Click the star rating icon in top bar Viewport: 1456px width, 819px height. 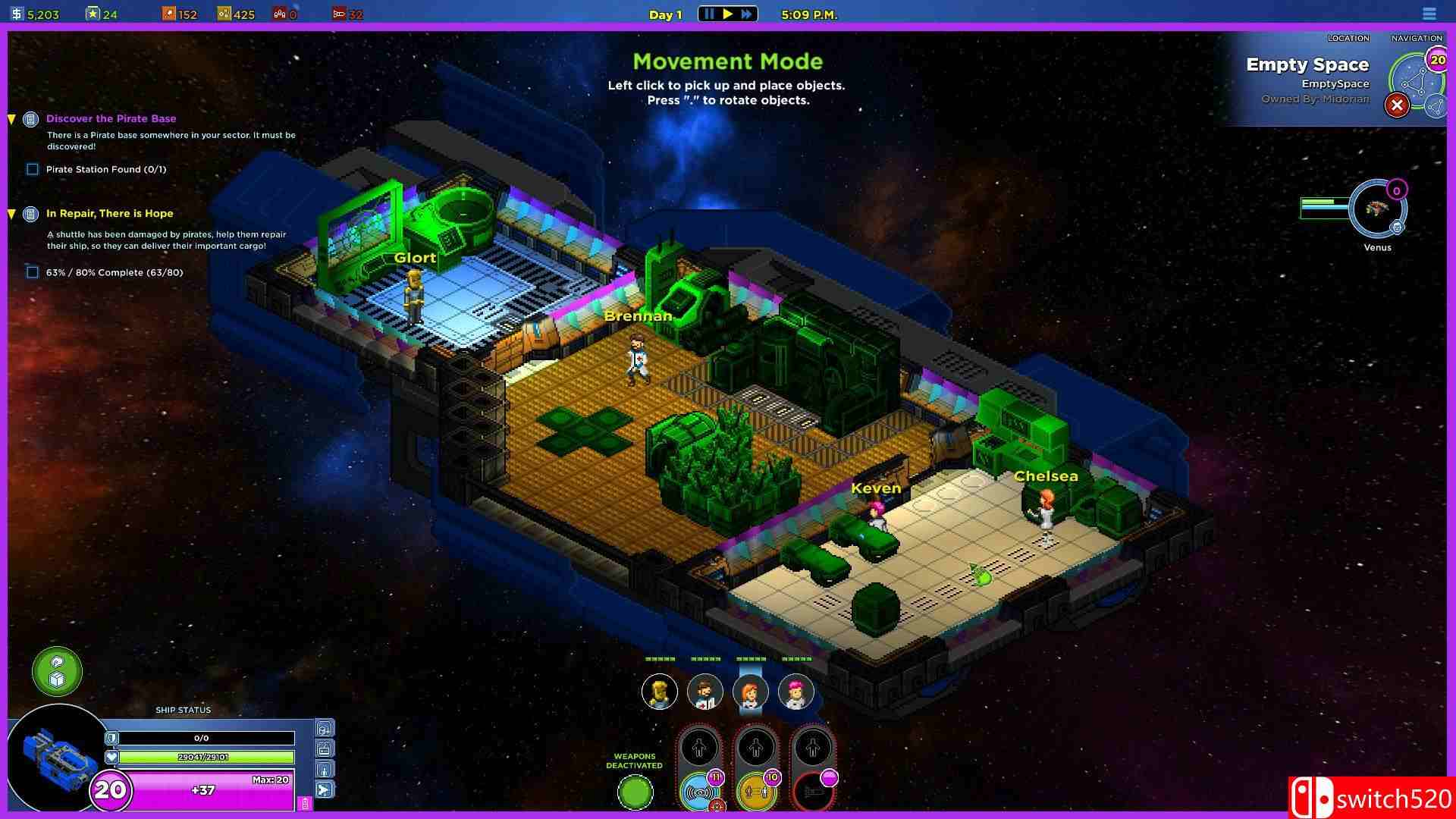coord(93,12)
